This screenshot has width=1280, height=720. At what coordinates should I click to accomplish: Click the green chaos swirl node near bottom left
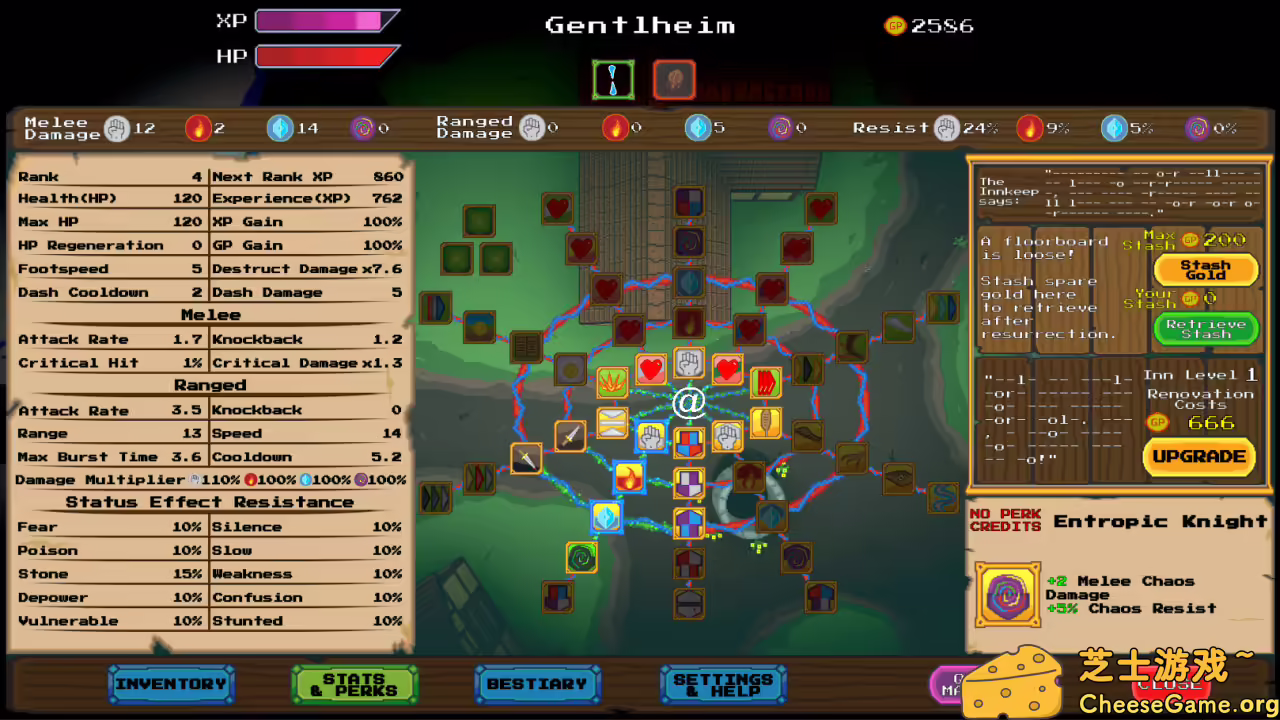pyautogui.click(x=581, y=558)
